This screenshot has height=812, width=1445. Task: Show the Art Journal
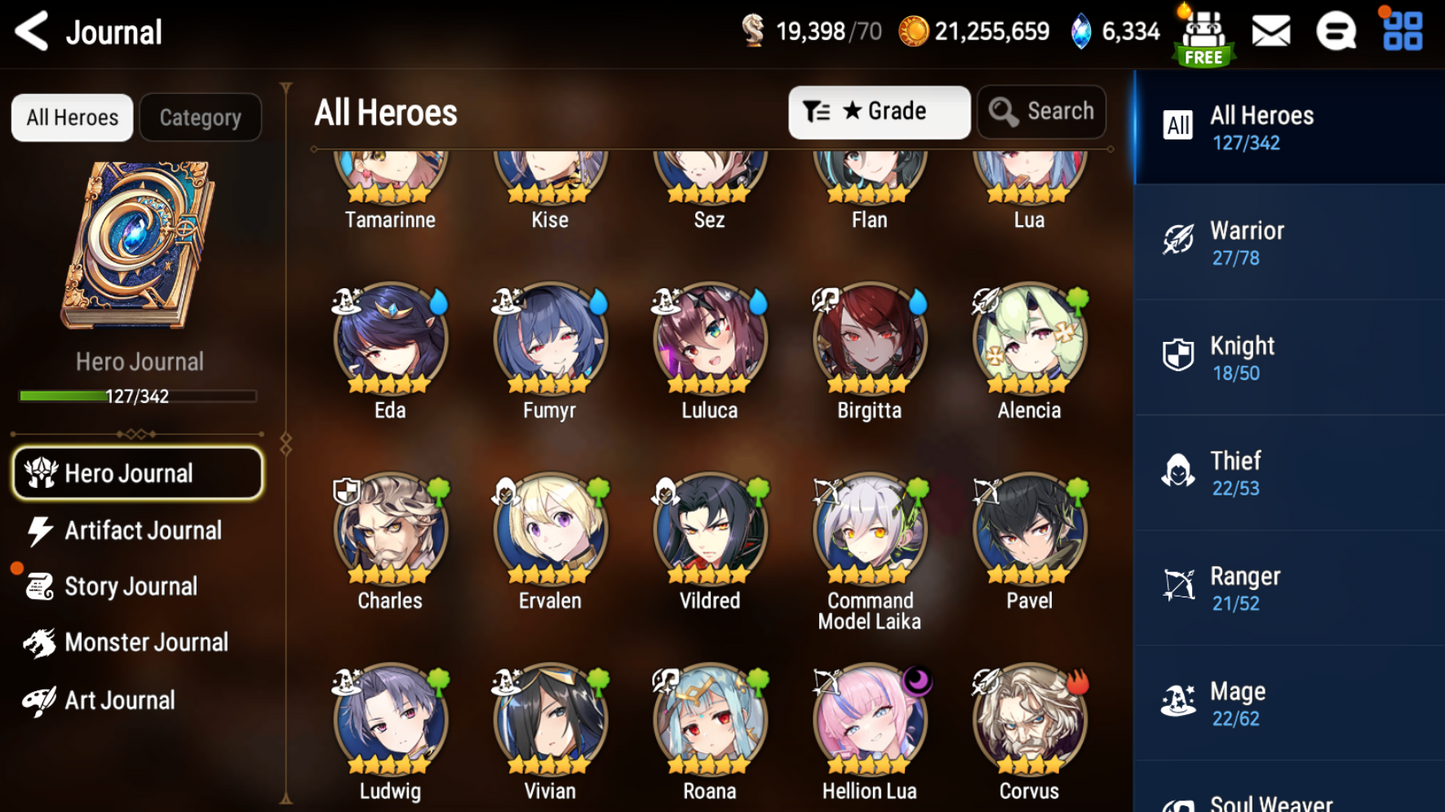click(x=118, y=700)
